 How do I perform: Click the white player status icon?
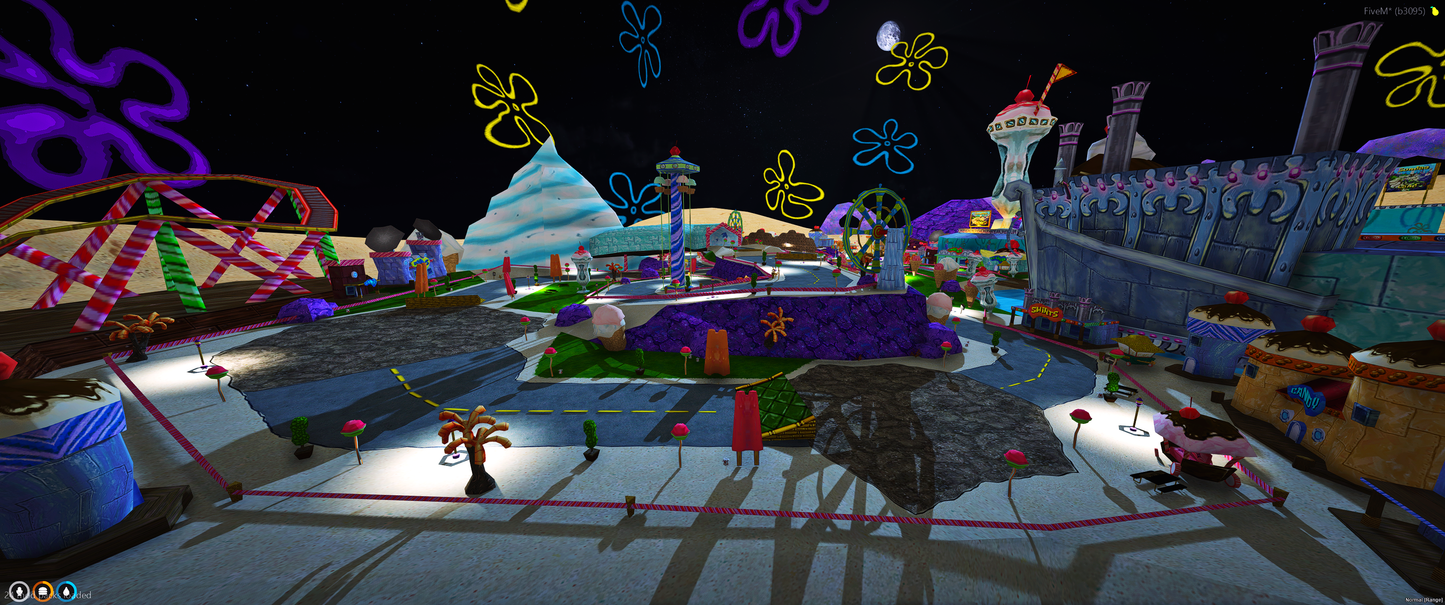19,593
